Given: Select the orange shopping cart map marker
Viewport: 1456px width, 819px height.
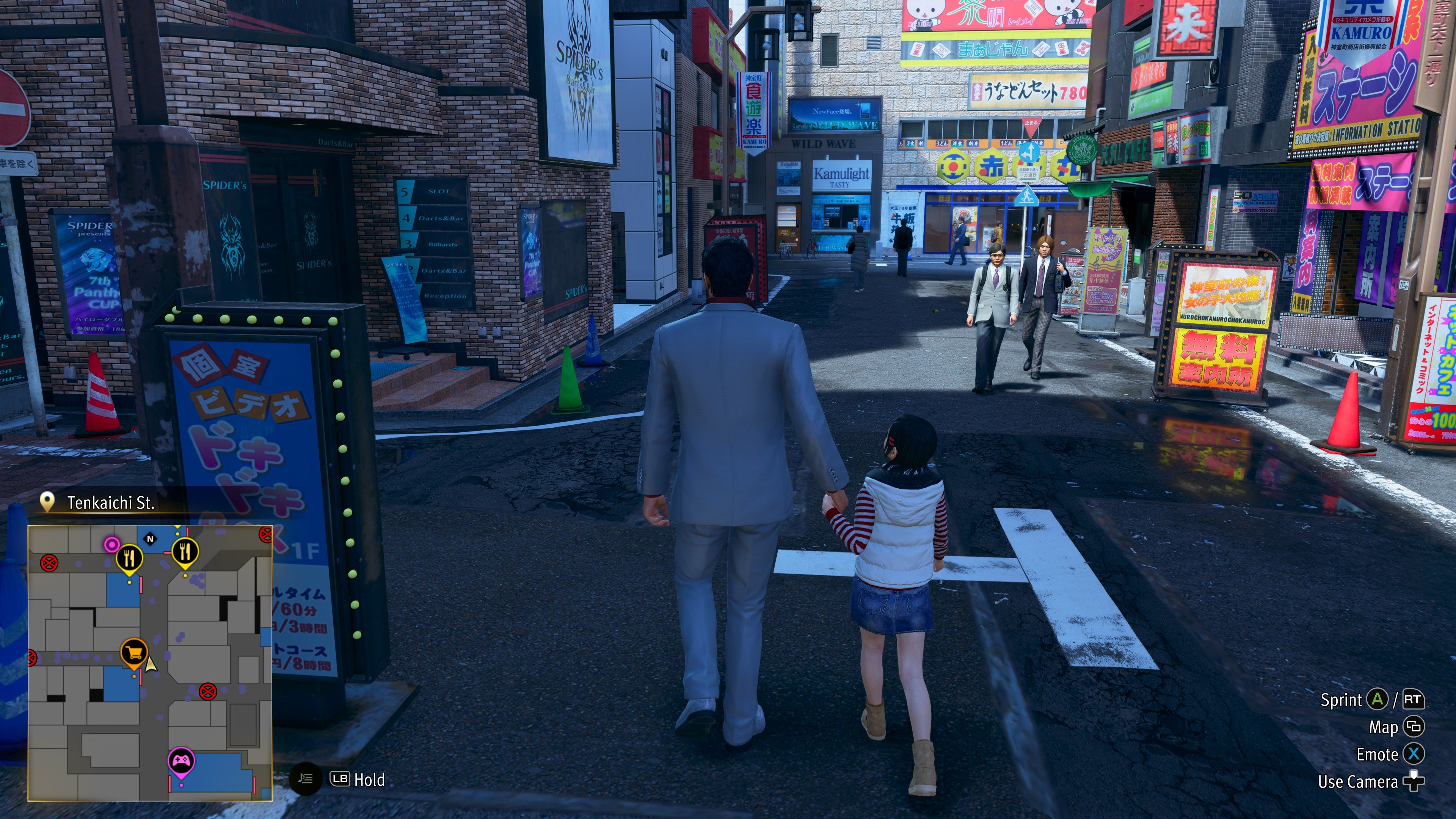Looking at the screenshot, I should (134, 653).
